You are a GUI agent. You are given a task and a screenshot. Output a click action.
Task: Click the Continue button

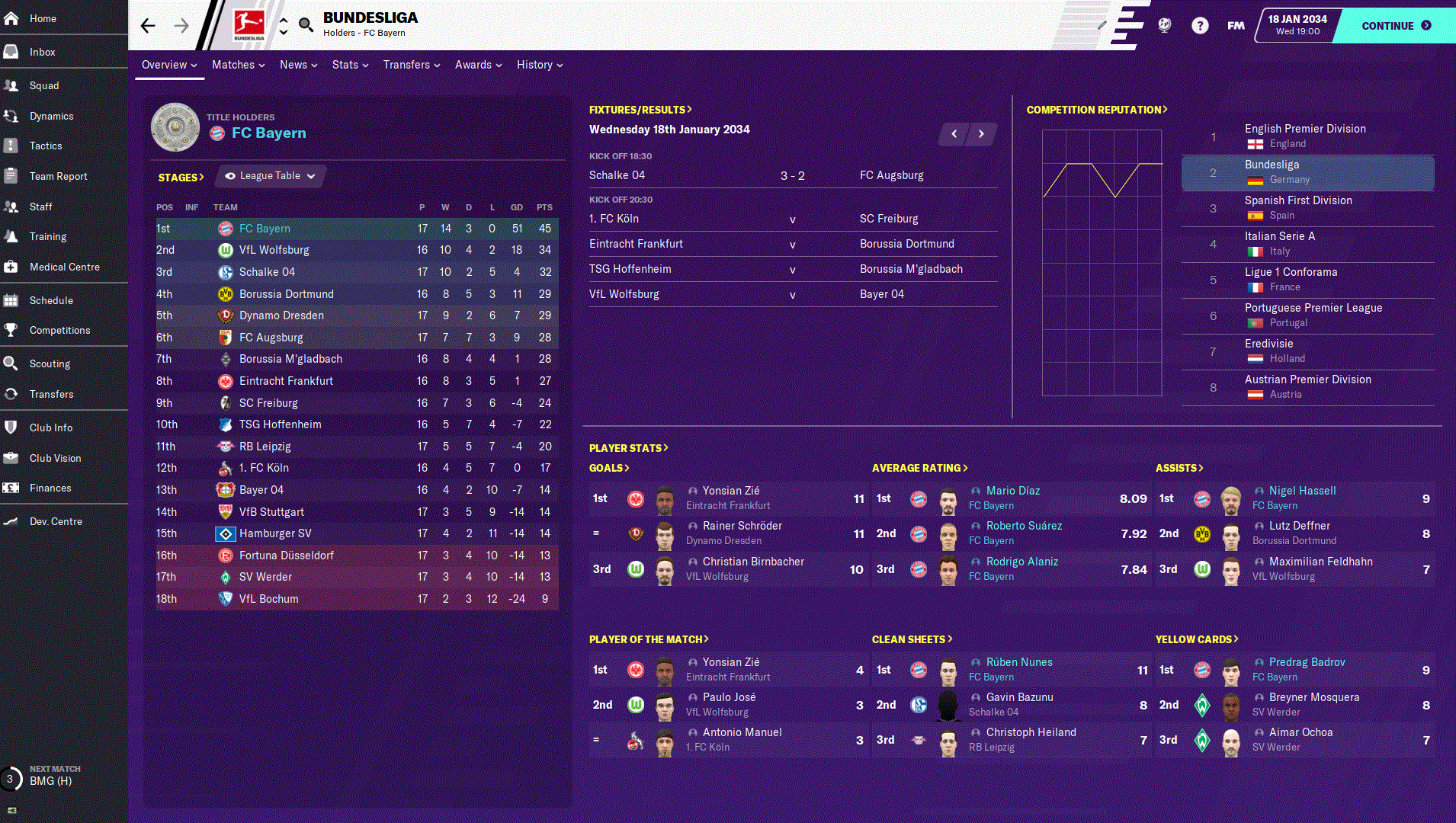click(x=1395, y=26)
